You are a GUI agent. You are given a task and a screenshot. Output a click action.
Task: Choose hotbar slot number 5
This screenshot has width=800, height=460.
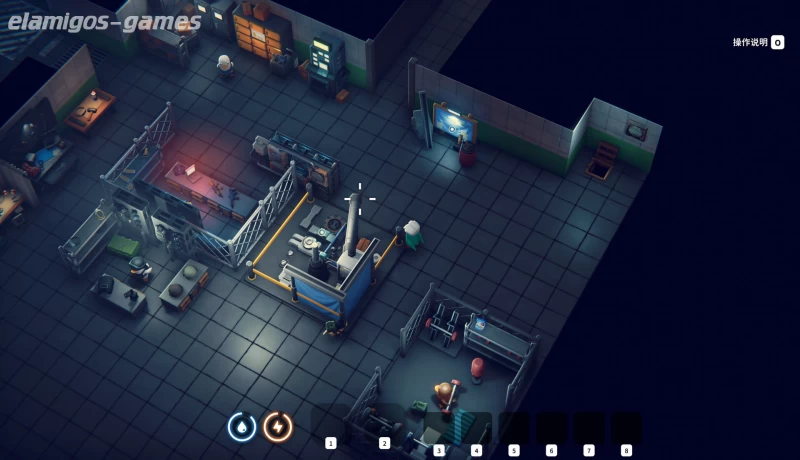point(514,428)
